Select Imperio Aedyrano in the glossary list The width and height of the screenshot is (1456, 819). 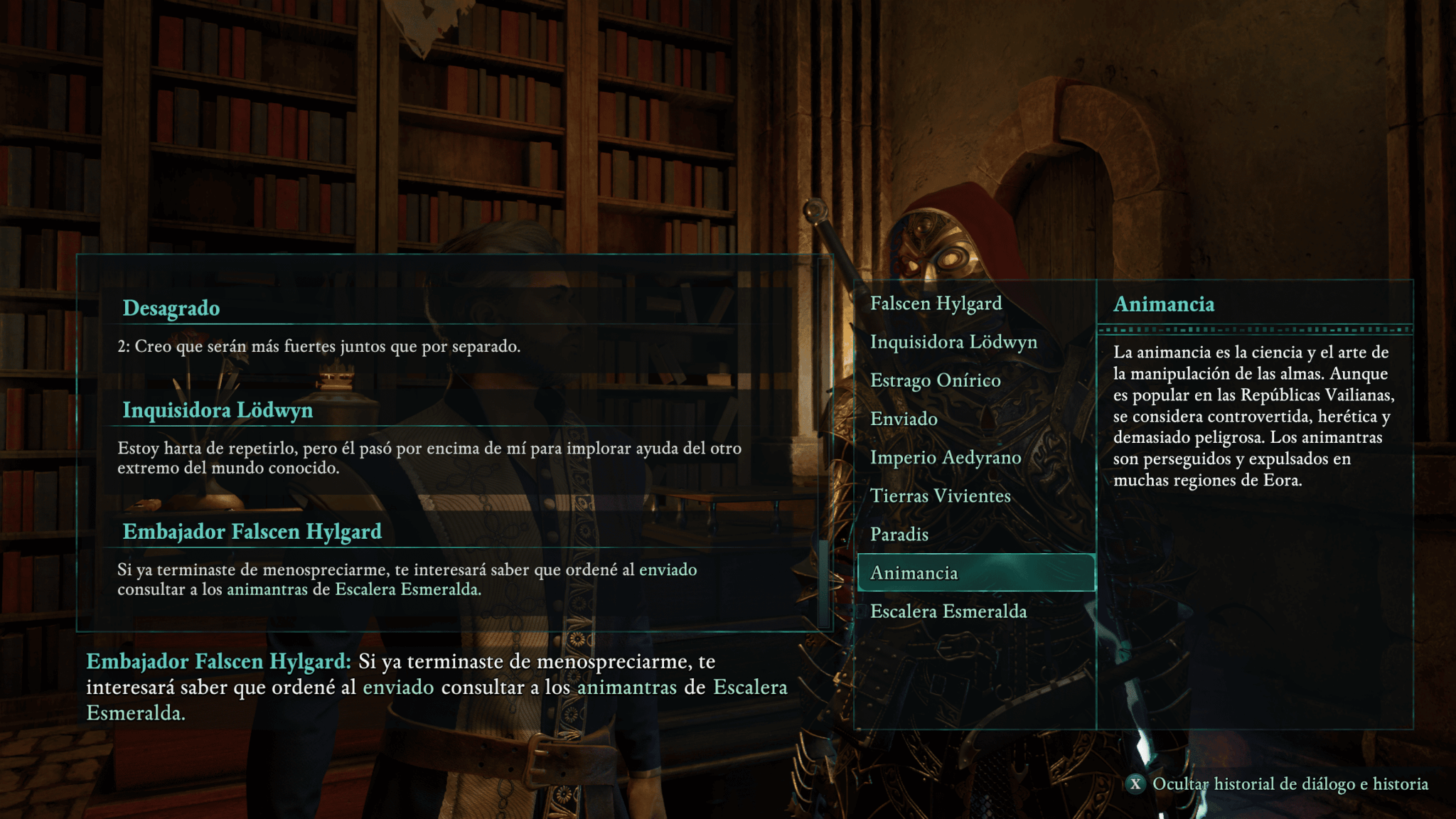click(x=946, y=457)
